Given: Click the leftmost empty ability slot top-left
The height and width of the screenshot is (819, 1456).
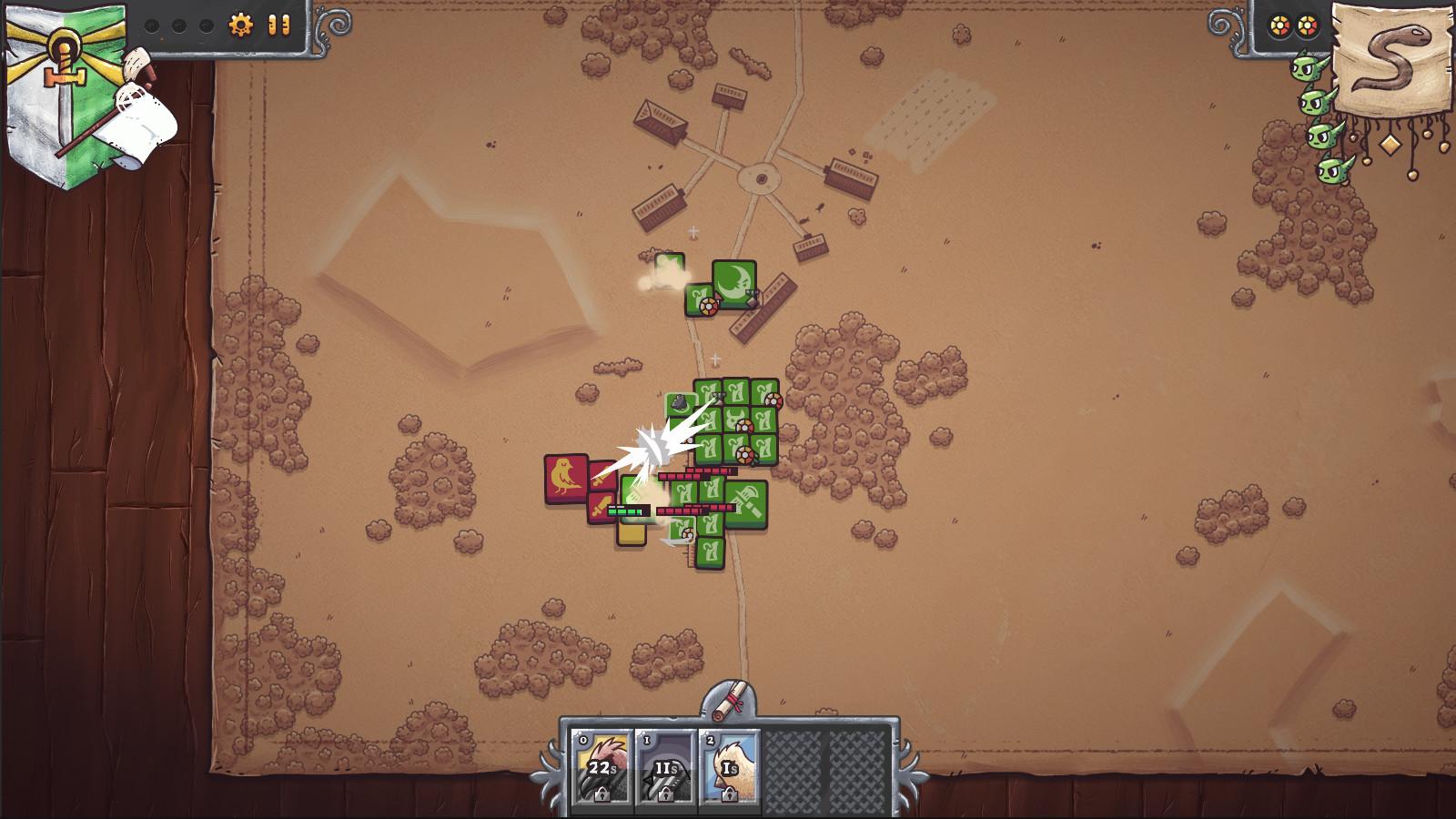Looking at the screenshot, I should (152, 26).
